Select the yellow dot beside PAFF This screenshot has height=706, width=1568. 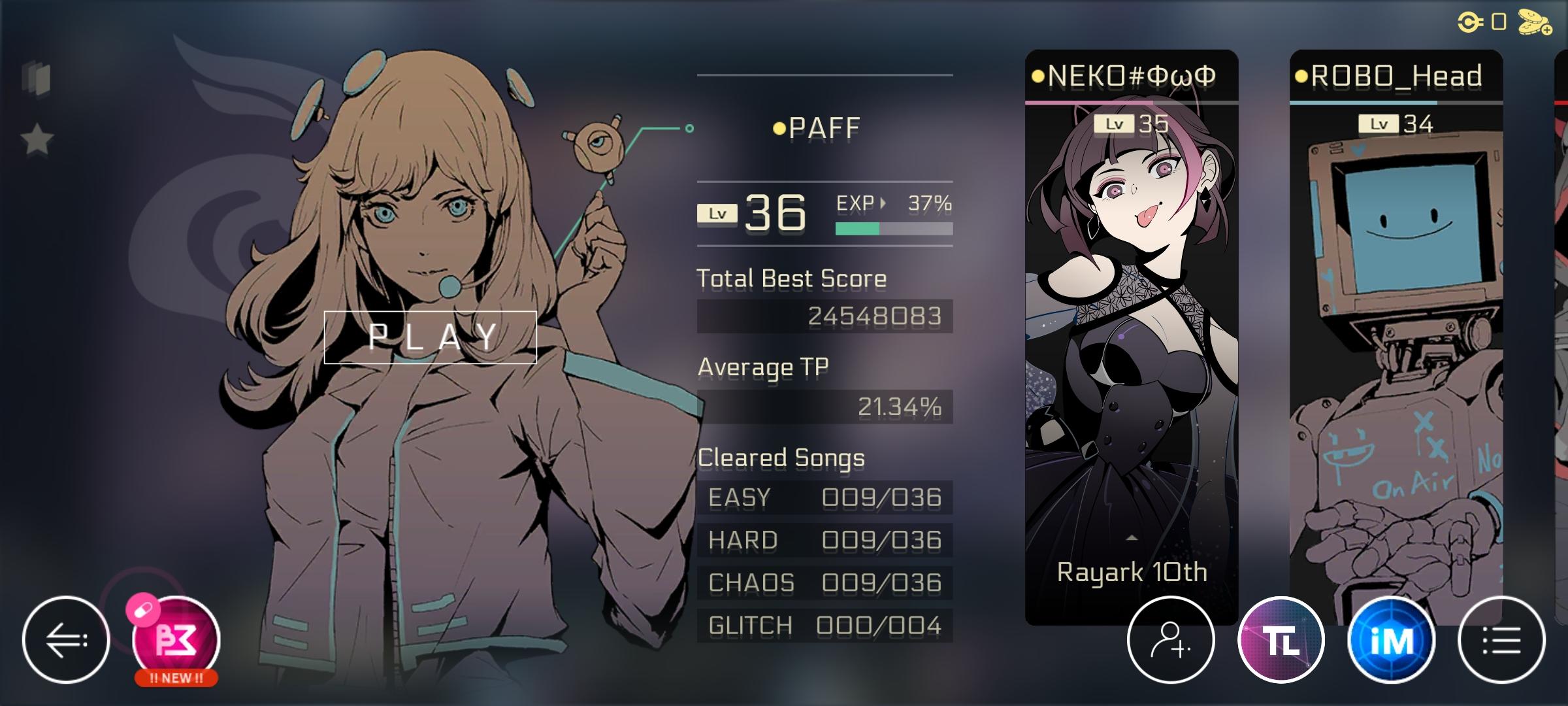point(780,128)
